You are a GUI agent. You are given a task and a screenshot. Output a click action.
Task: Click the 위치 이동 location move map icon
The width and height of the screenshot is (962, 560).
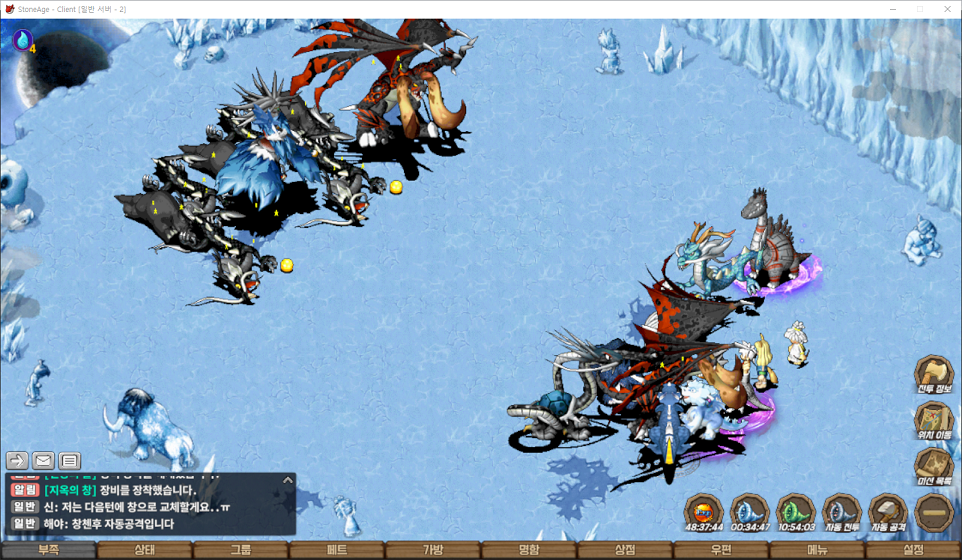[934, 420]
